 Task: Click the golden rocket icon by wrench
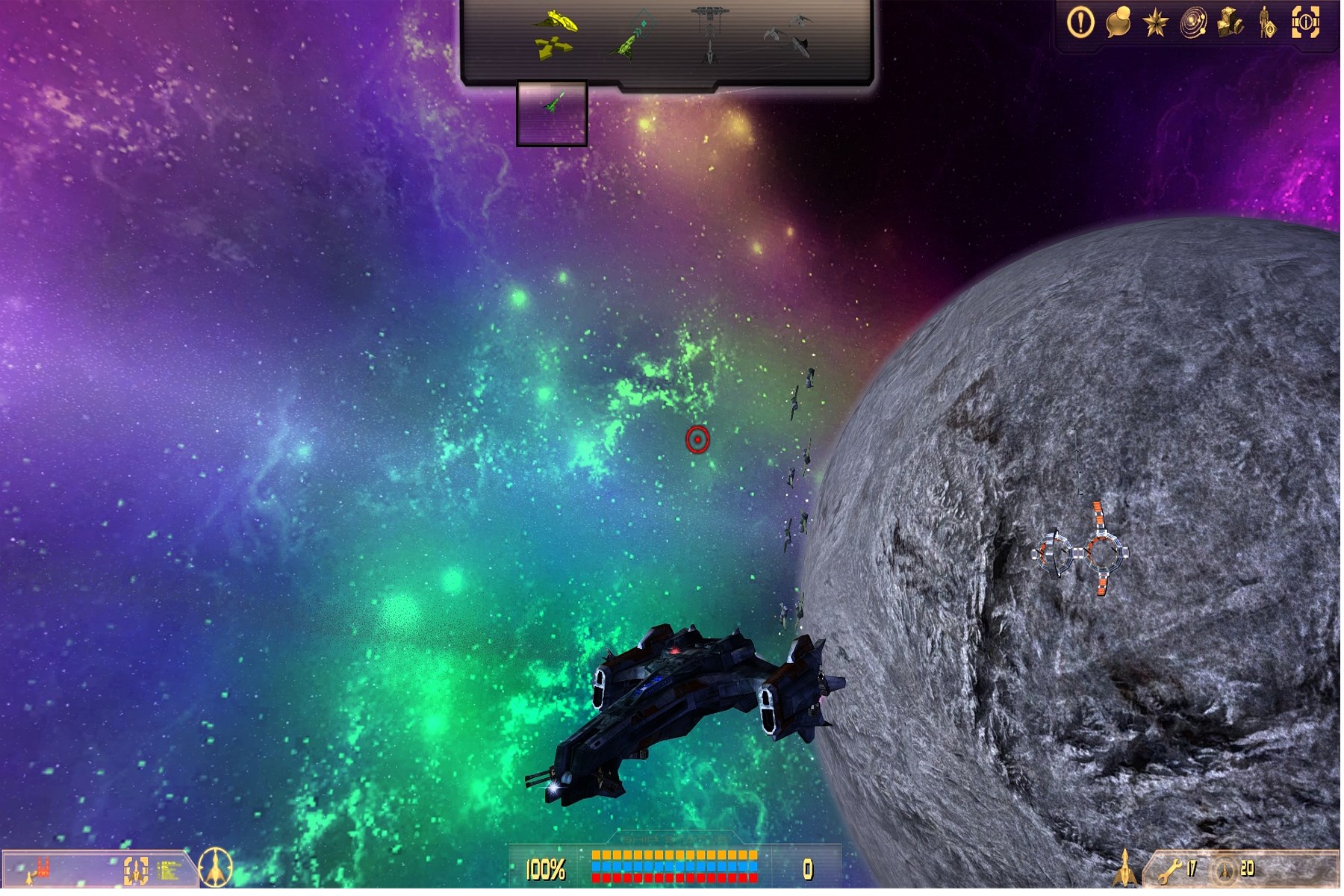click(x=1124, y=868)
